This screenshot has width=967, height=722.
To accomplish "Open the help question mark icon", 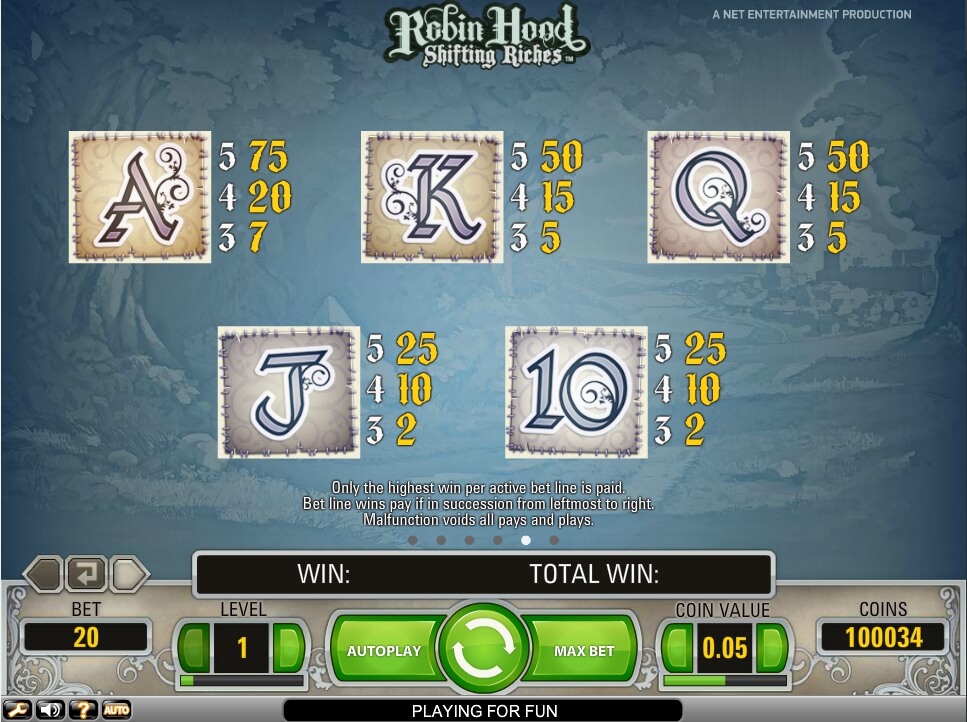I will pyautogui.click(x=83, y=710).
